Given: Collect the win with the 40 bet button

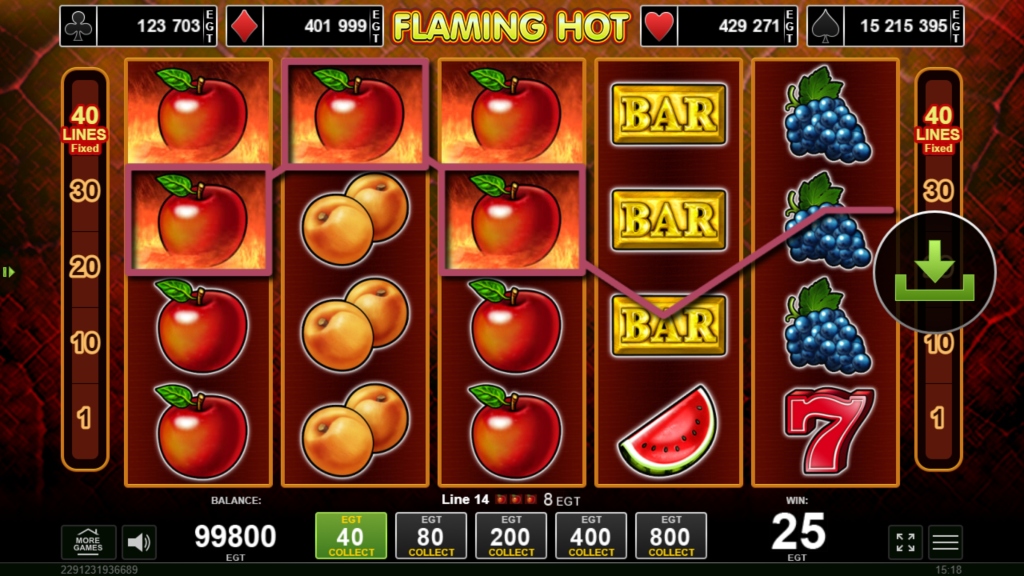Looking at the screenshot, I should click(351, 535).
